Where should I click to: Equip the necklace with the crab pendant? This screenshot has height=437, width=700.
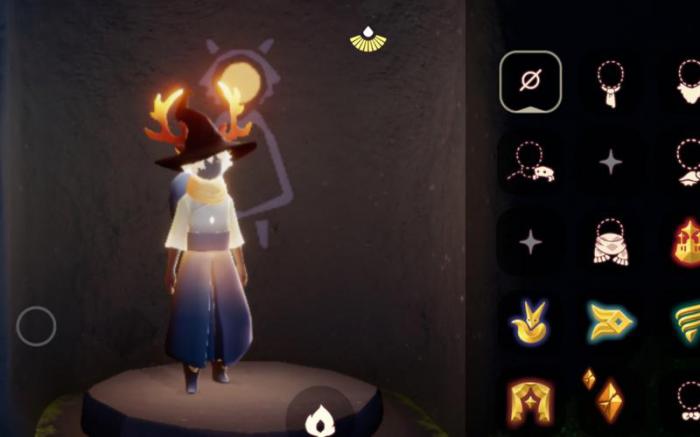click(x=530, y=162)
